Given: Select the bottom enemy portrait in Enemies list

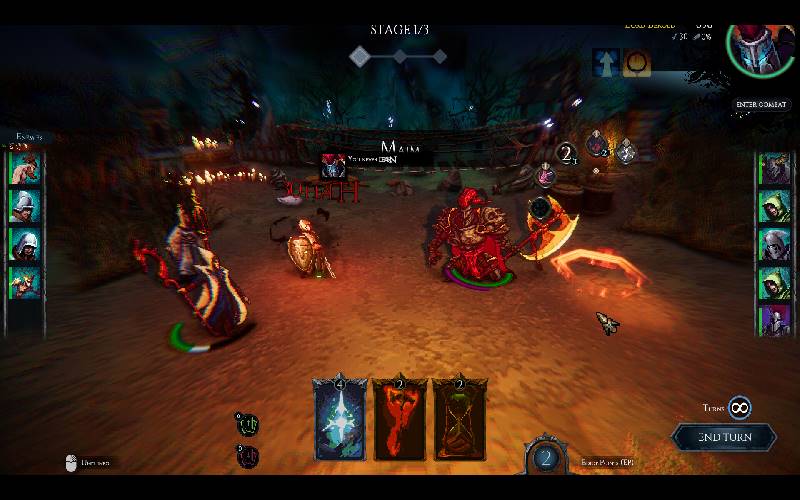Looking at the screenshot, I should pyautogui.click(x=24, y=283).
